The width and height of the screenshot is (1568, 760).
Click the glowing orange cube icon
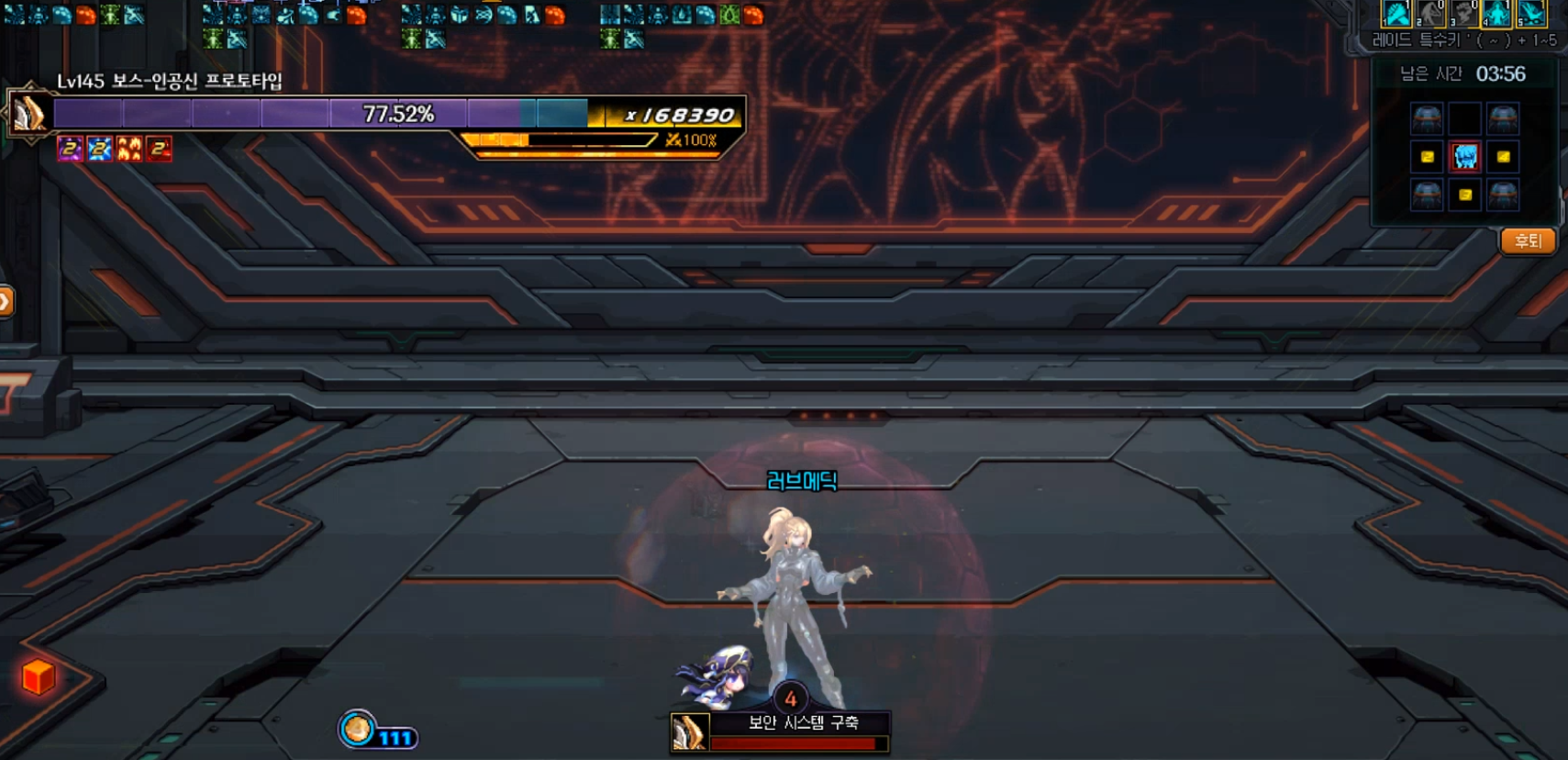(39, 677)
